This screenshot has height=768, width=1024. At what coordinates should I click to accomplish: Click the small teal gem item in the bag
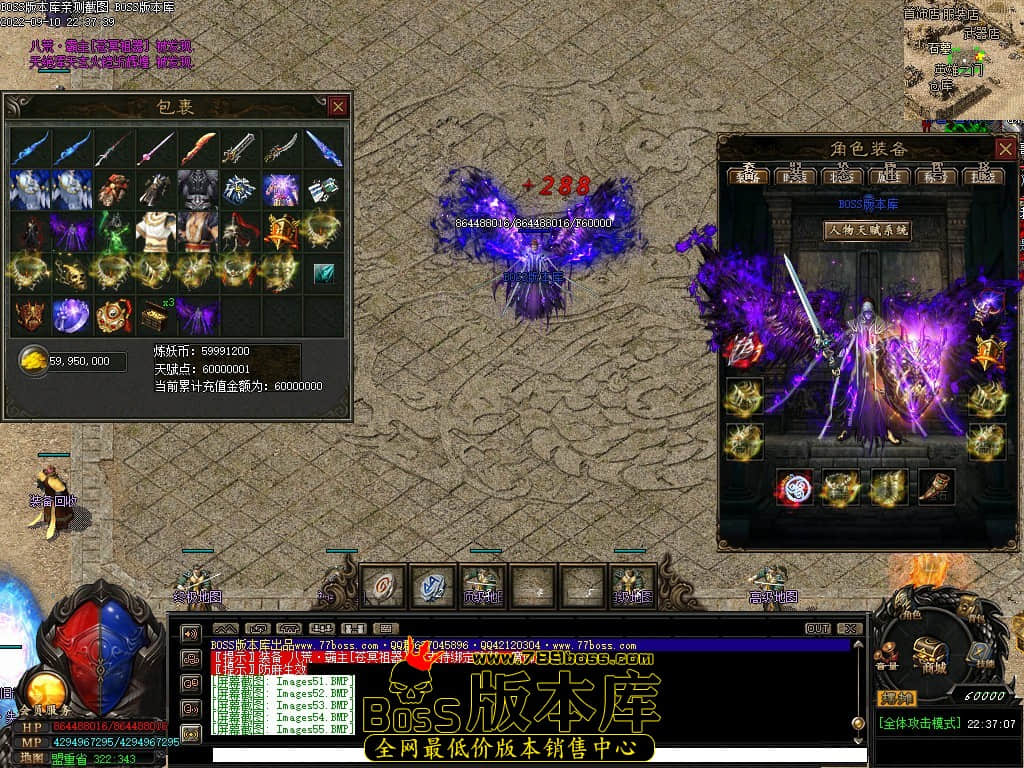[324, 273]
